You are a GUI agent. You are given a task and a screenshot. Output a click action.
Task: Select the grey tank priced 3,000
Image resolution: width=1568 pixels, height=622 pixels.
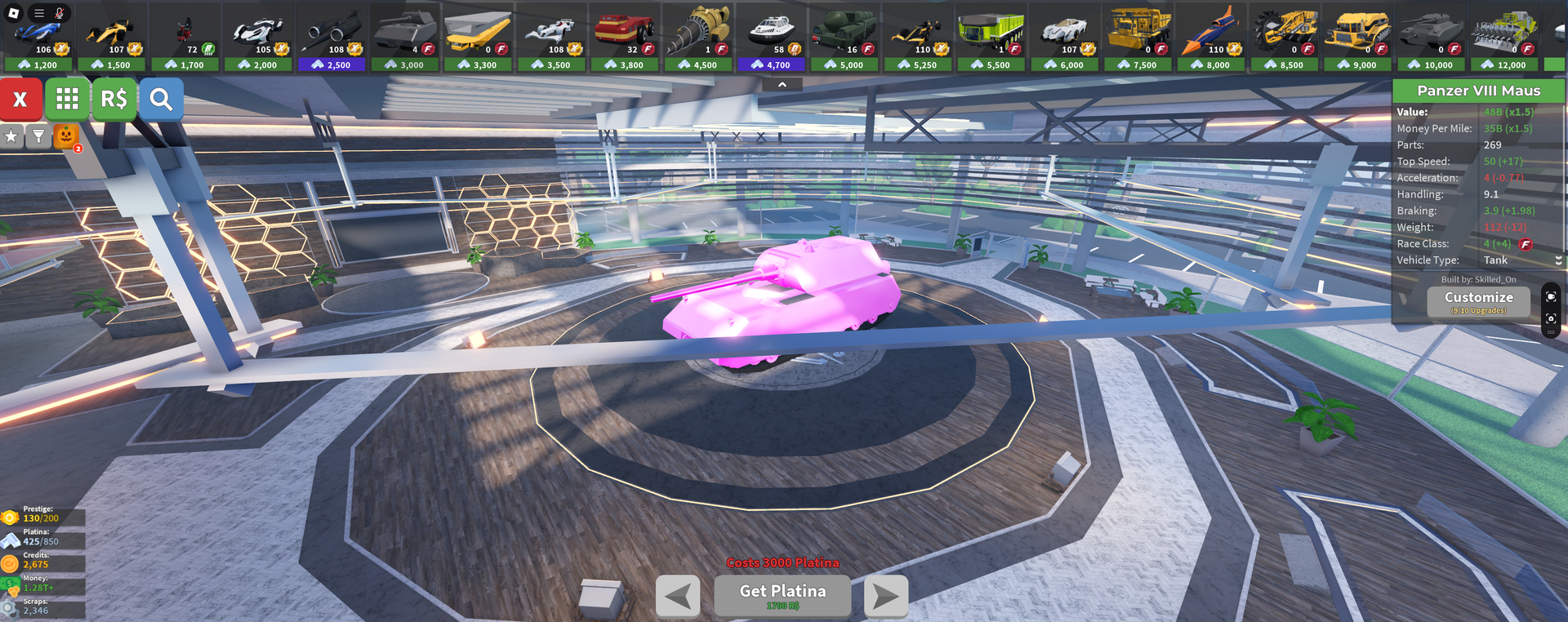pyautogui.click(x=405, y=38)
